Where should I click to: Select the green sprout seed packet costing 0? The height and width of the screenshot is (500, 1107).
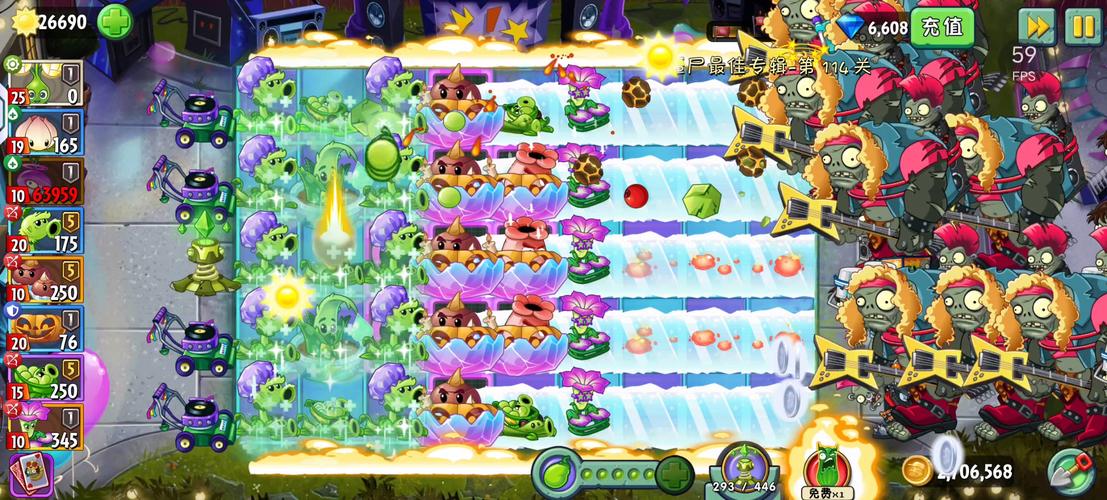pos(43,85)
